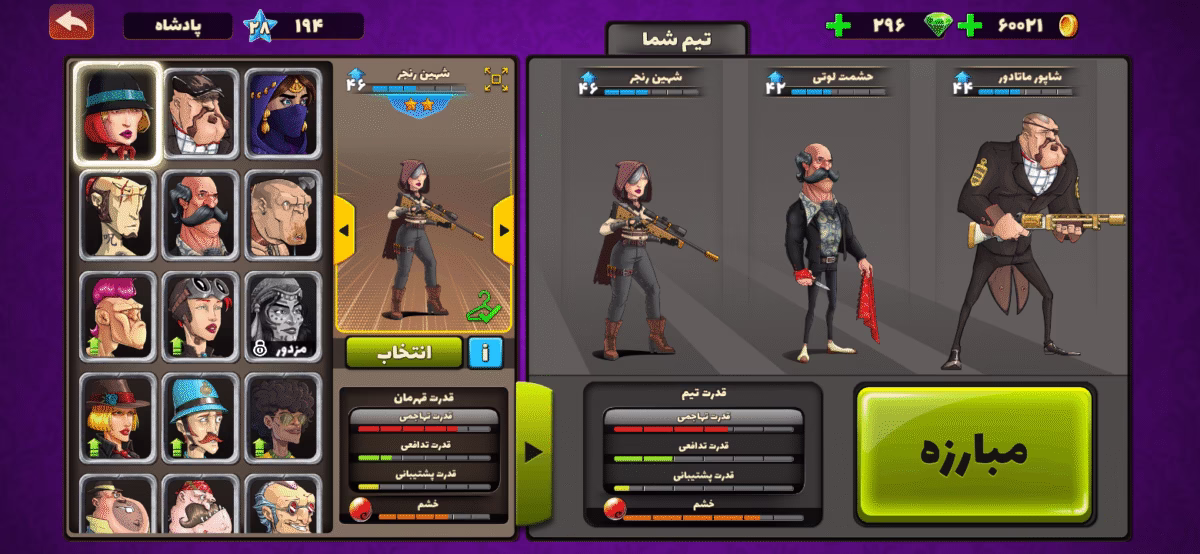Collapse the hero panel with the green arrow tab

point(532,452)
